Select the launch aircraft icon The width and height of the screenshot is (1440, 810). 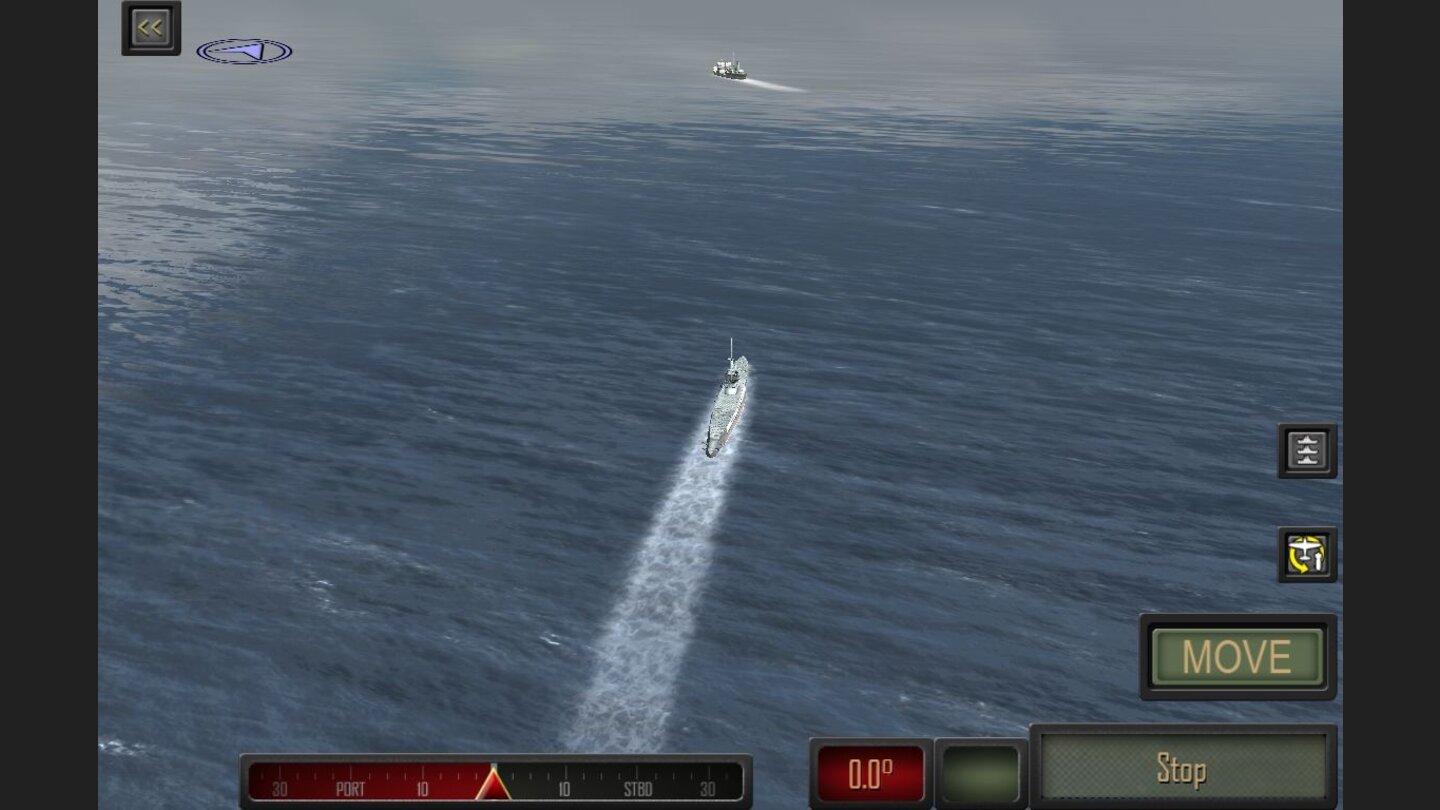(1307, 555)
